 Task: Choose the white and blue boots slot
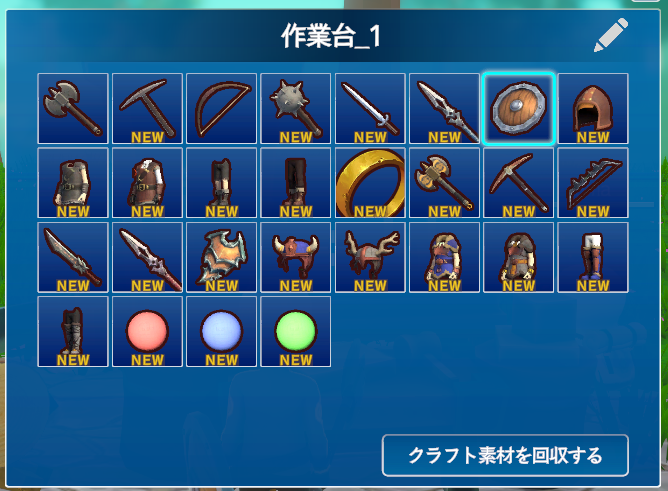point(593,257)
